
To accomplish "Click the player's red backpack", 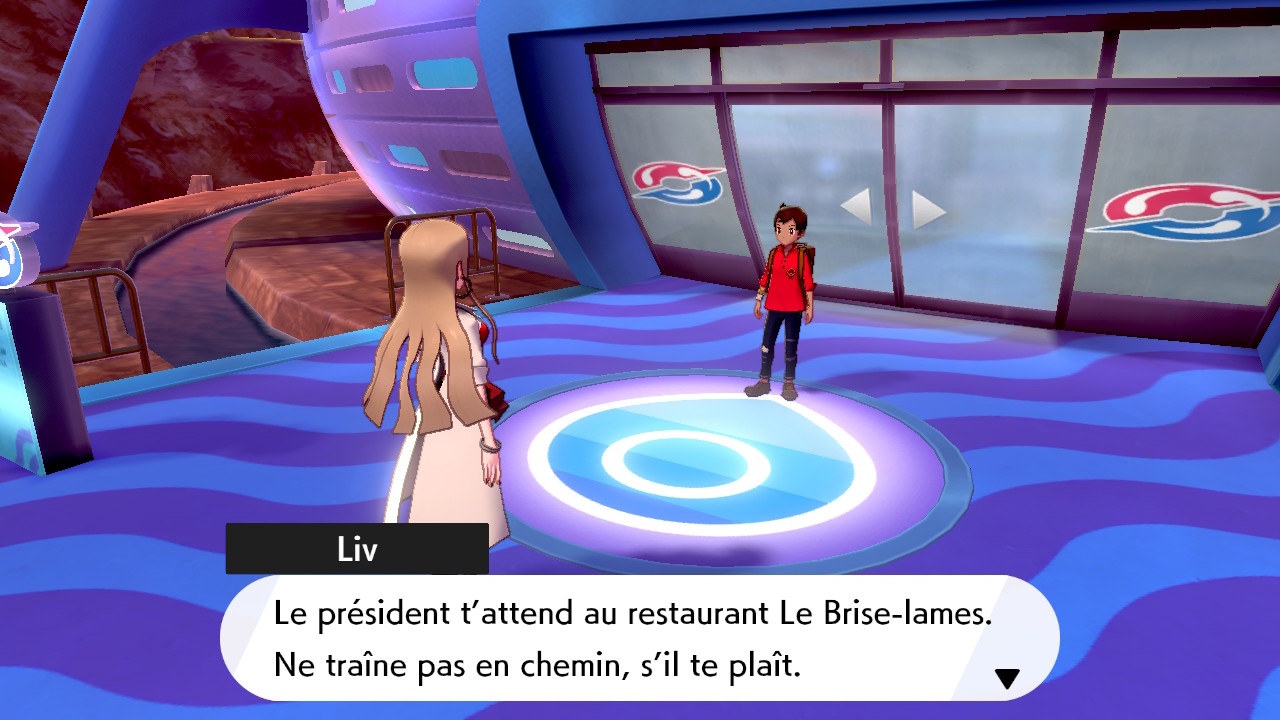I will [812, 260].
